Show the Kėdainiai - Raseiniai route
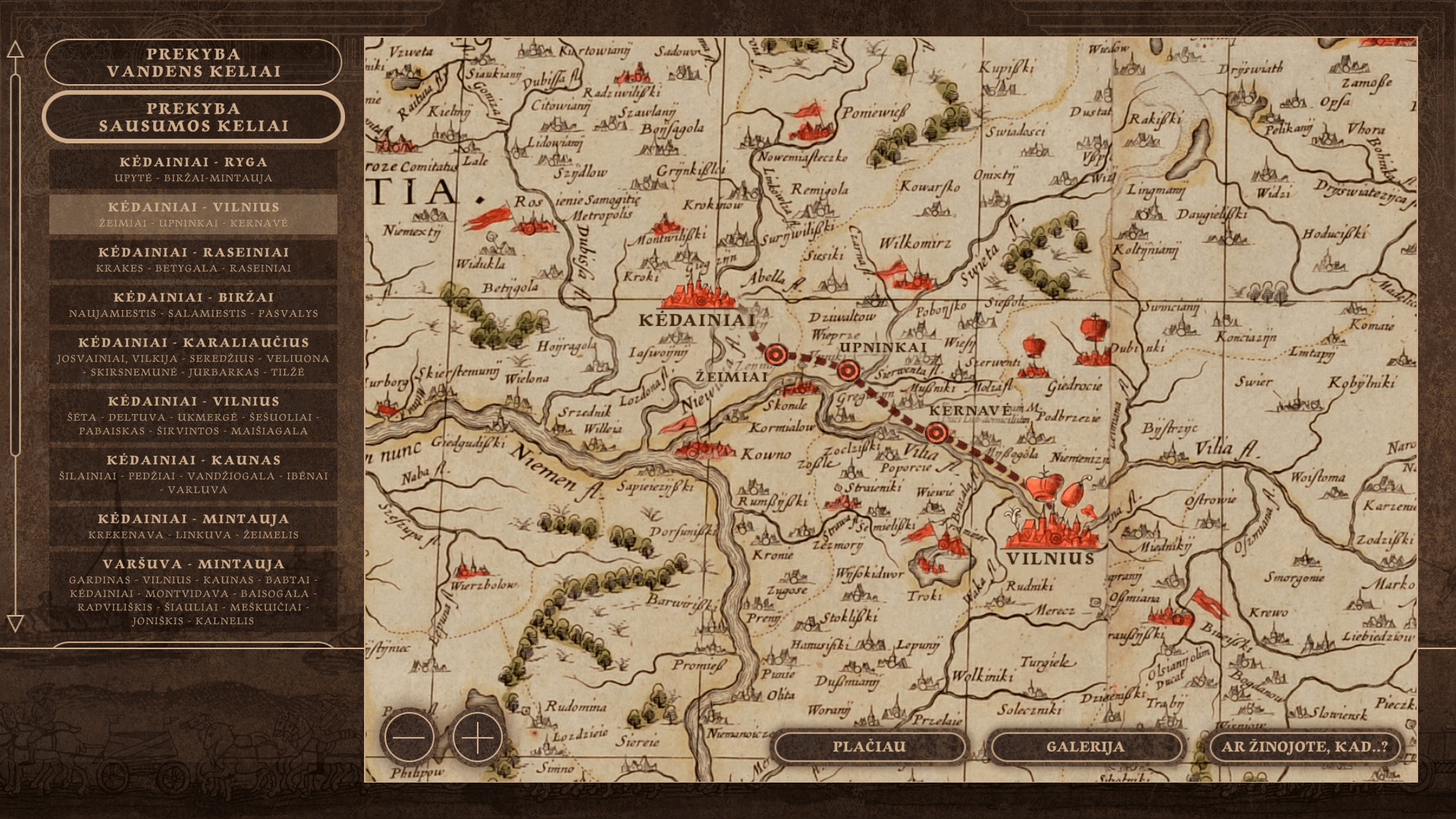 pyautogui.click(x=193, y=259)
